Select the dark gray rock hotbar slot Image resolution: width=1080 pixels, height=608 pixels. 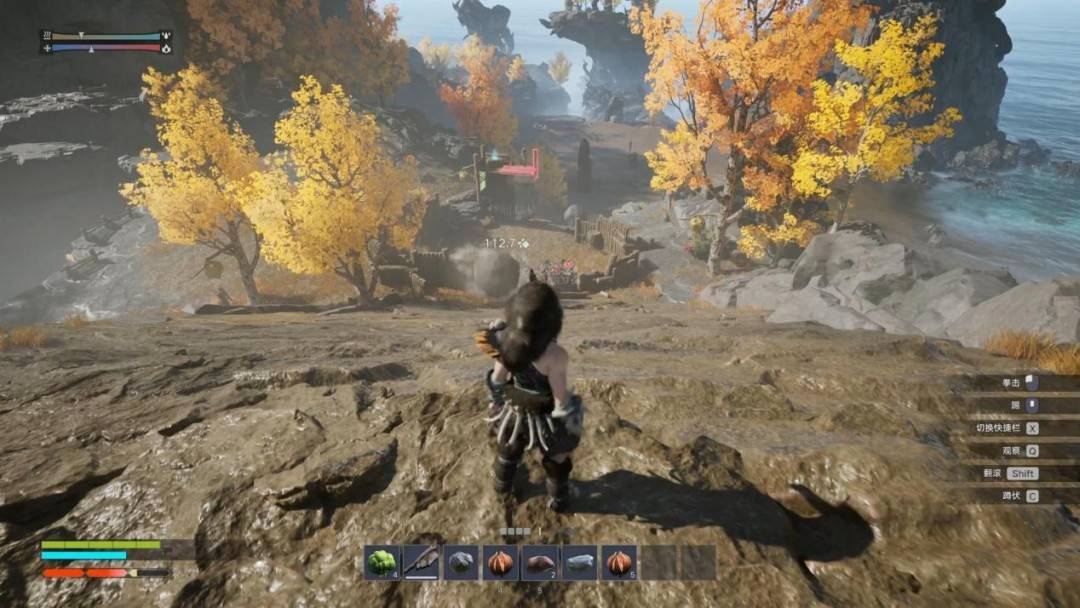coord(461,563)
